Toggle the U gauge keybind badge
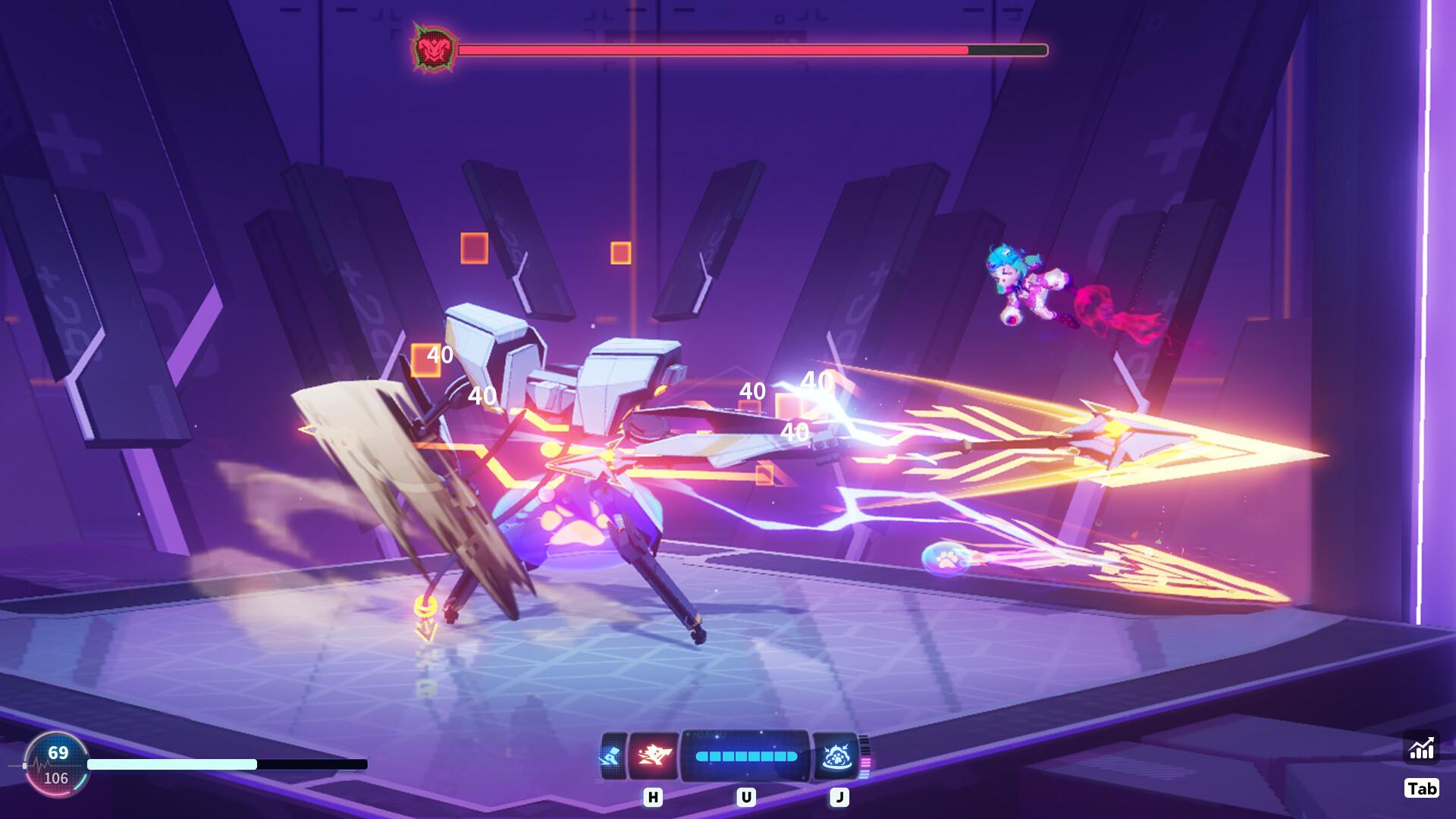1456x819 pixels. [x=747, y=797]
